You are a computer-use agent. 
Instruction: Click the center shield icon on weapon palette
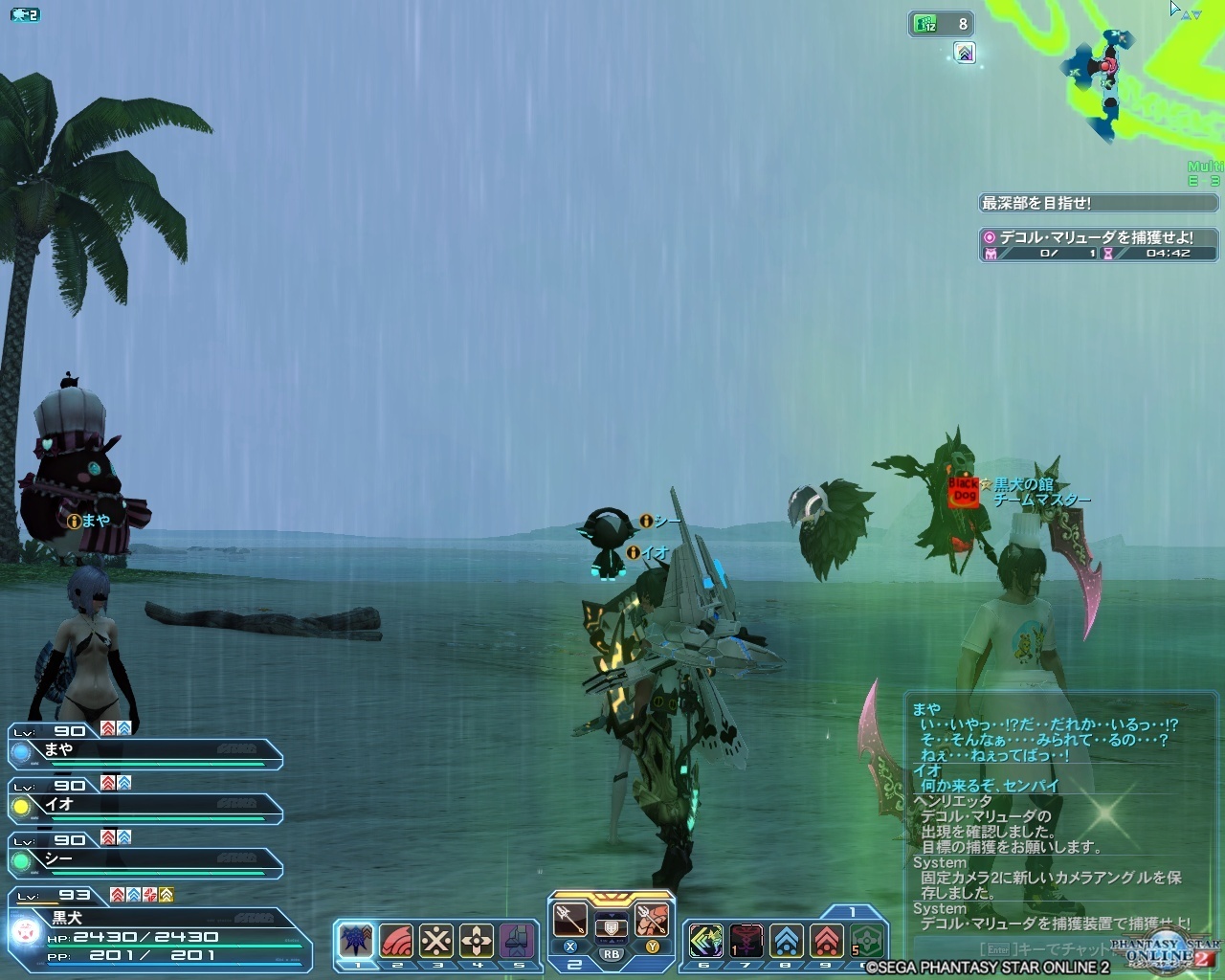point(611,925)
